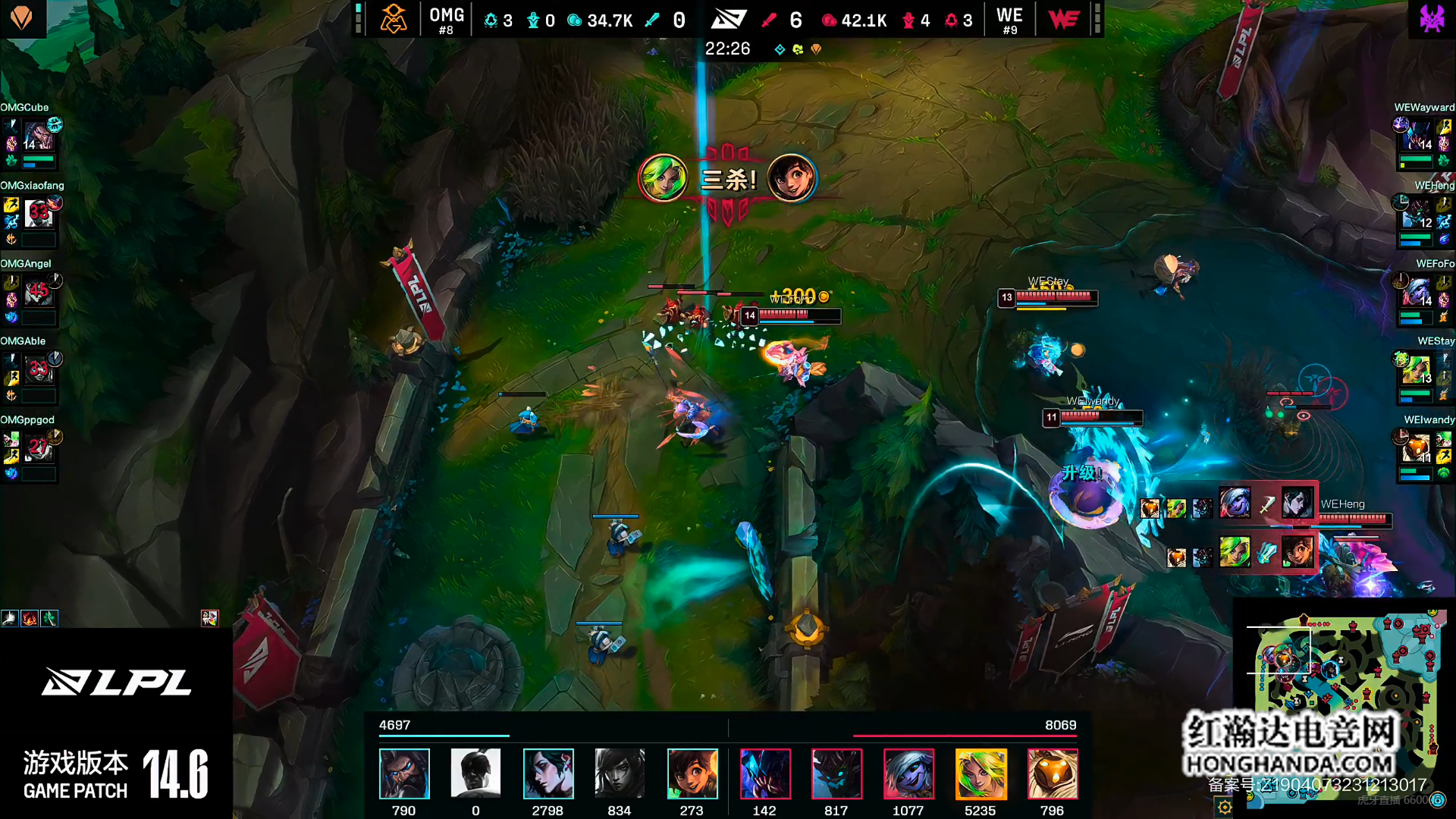Choose the WEStay player panel
The height and width of the screenshot is (819, 1456).
[x=1423, y=372]
